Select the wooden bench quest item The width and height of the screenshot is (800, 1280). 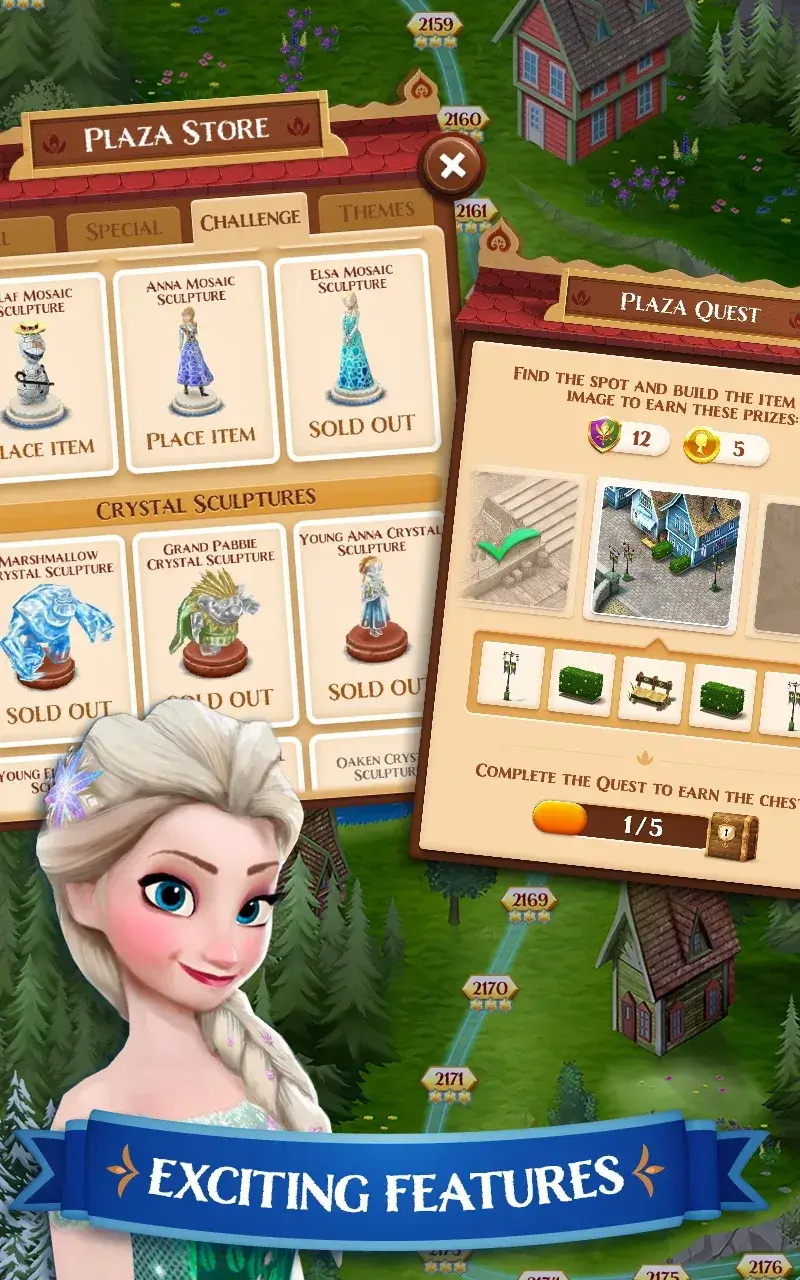(x=651, y=692)
